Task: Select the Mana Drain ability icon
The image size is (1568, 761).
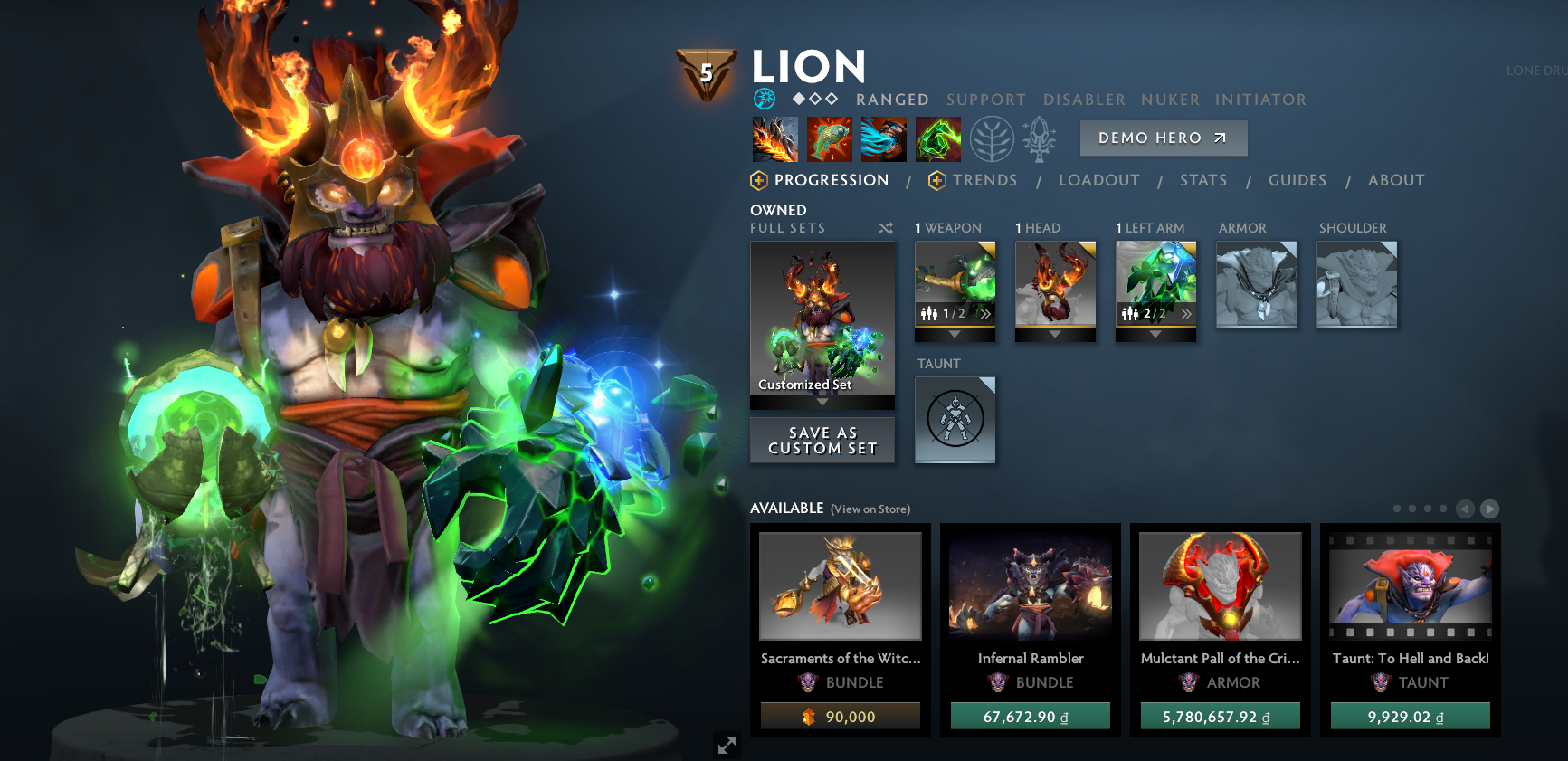Action: pyautogui.click(x=884, y=138)
